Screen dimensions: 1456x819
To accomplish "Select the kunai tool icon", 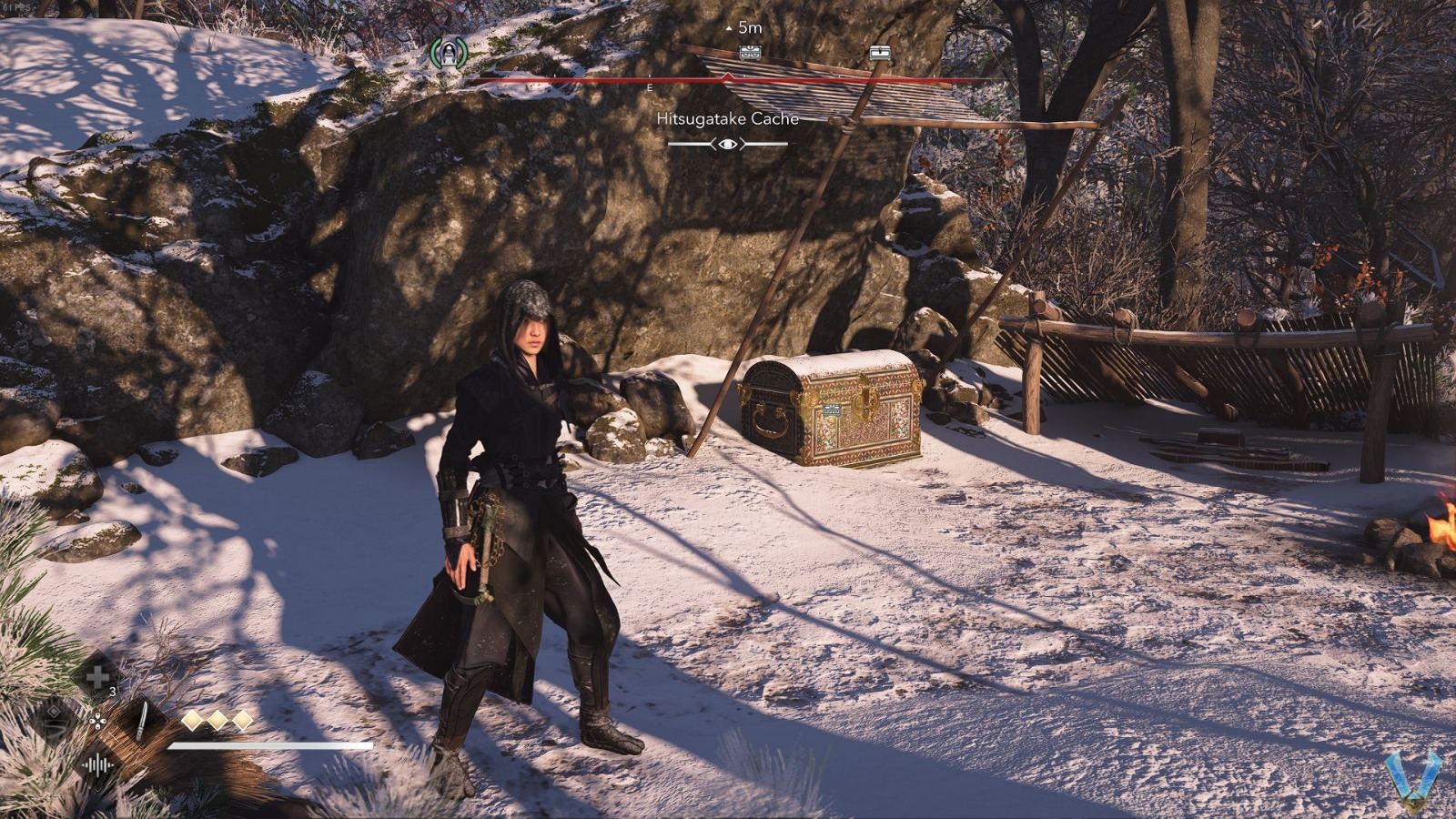I will [x=144, y=721].
